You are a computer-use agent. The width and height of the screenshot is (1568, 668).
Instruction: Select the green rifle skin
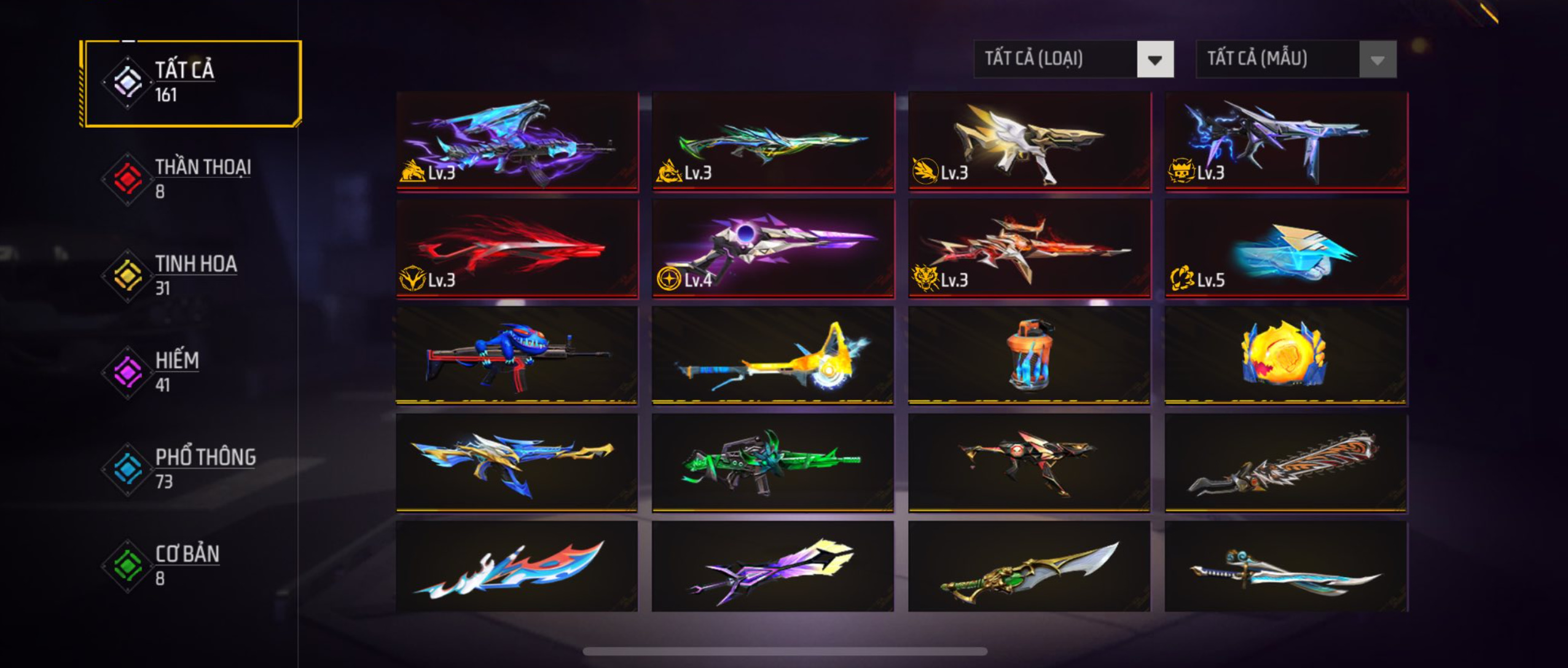pos(773,462)
